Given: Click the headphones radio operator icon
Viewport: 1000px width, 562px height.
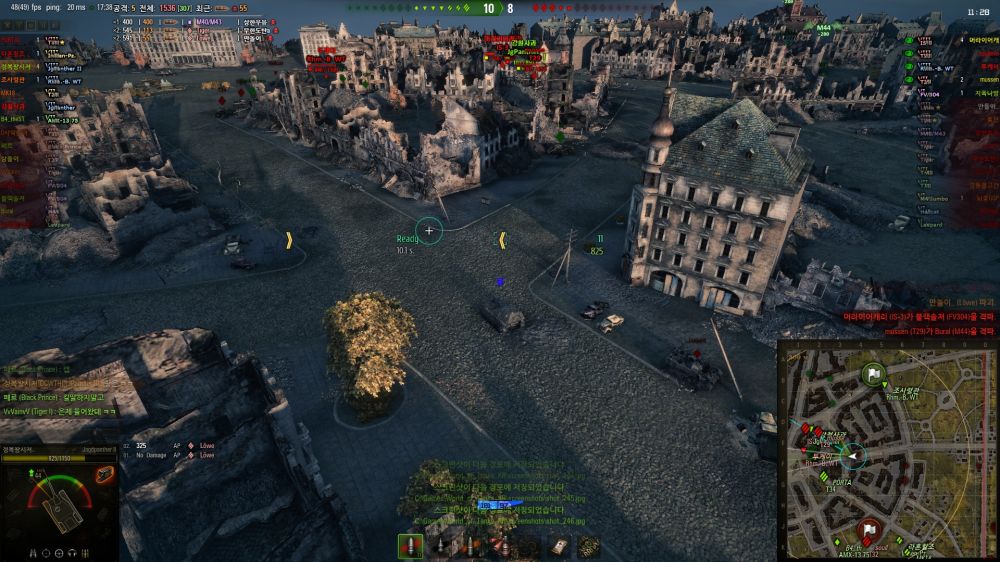Looking at the screenshot, I should tap(73, 552).
